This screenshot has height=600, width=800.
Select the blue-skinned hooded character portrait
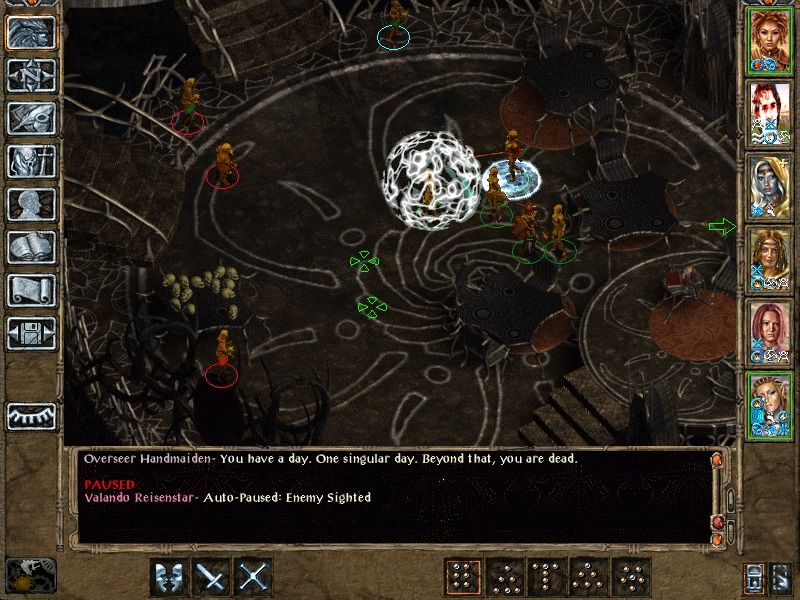tap(770, 185)
